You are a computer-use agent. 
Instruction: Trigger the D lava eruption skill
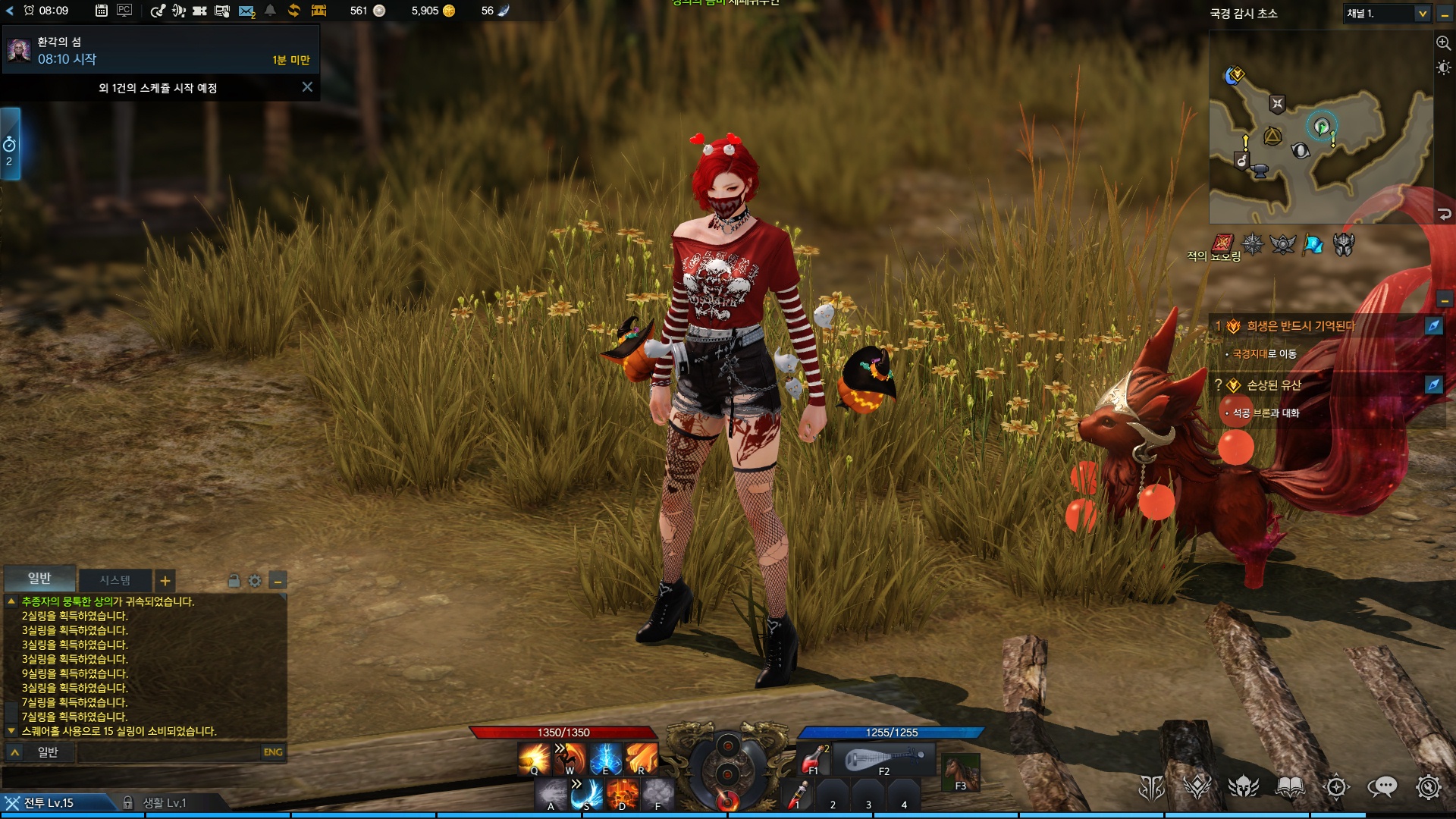point(622,794)
